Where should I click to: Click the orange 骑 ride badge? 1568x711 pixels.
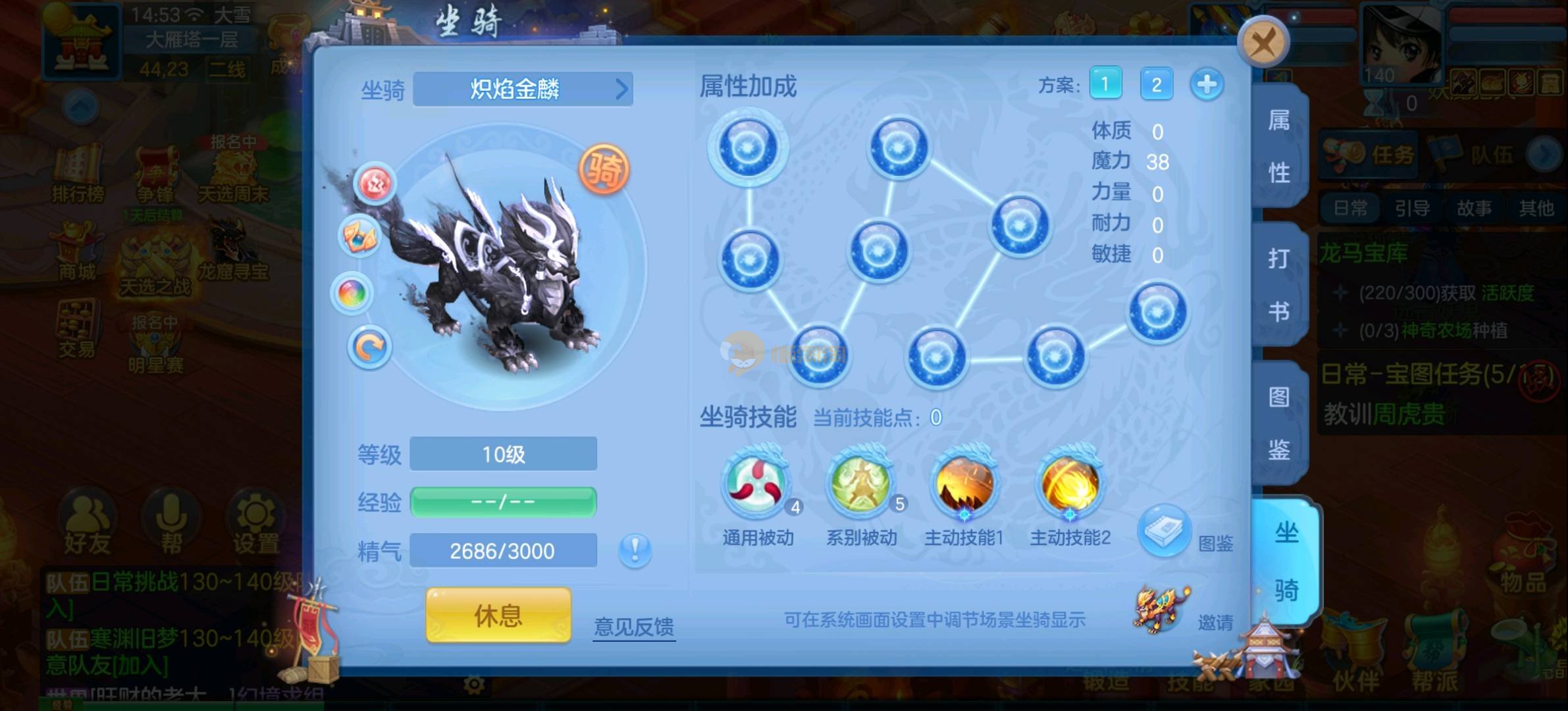click(604, 169)
